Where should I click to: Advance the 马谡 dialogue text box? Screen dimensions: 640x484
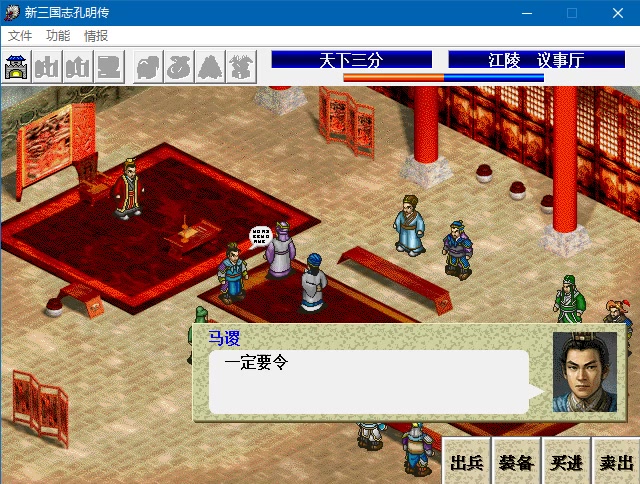coord(368,381)
